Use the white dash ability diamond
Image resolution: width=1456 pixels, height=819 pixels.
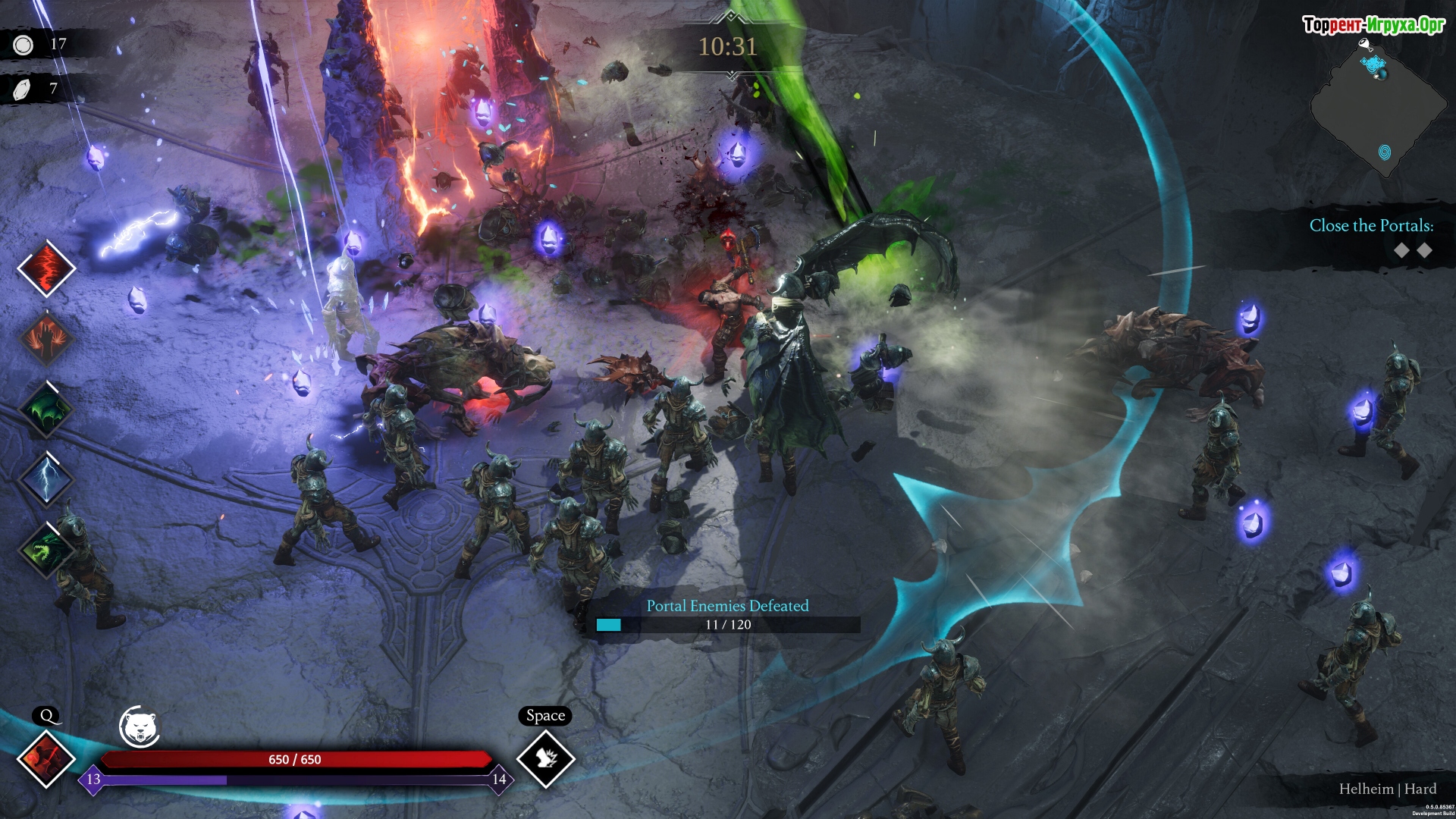click(546, 758)
